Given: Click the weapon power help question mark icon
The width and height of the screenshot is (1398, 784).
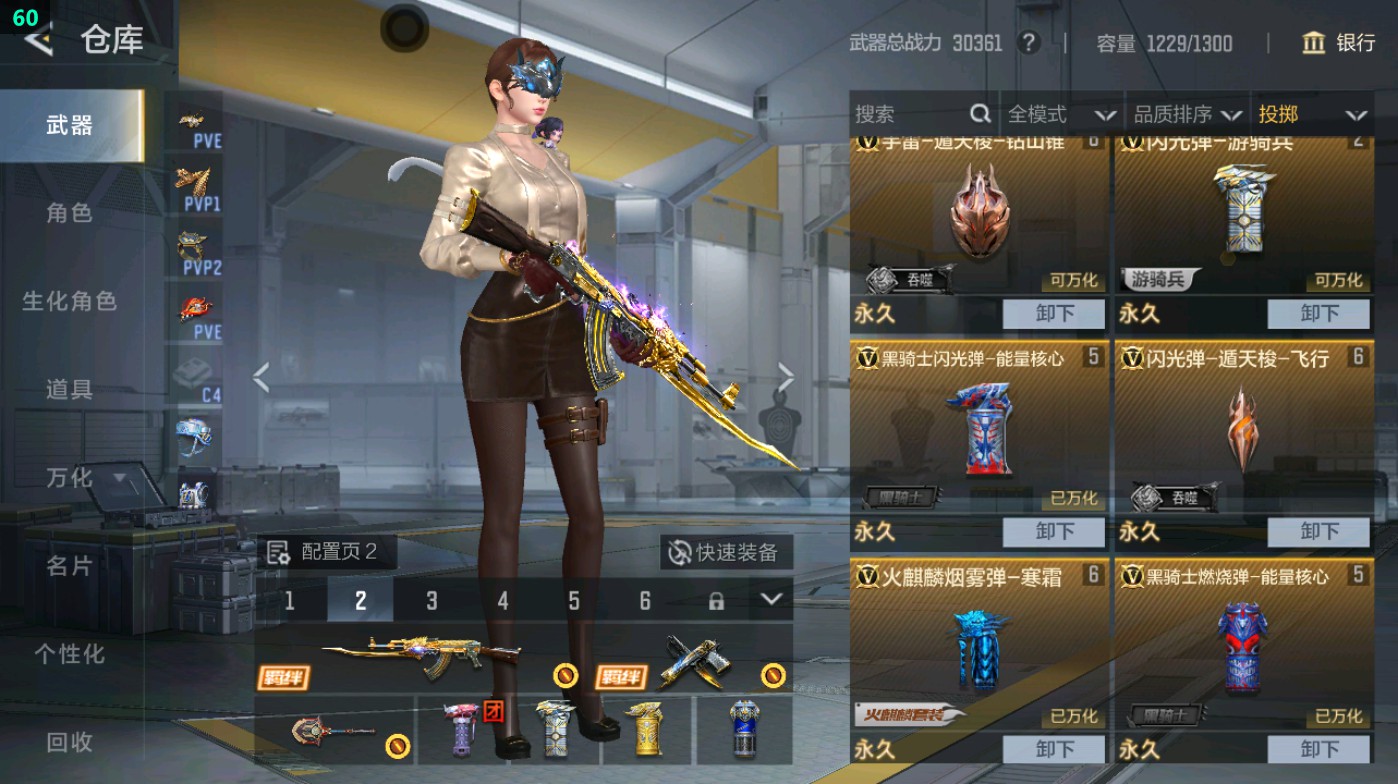Looking at the screenshot, I should [1030, 44].
